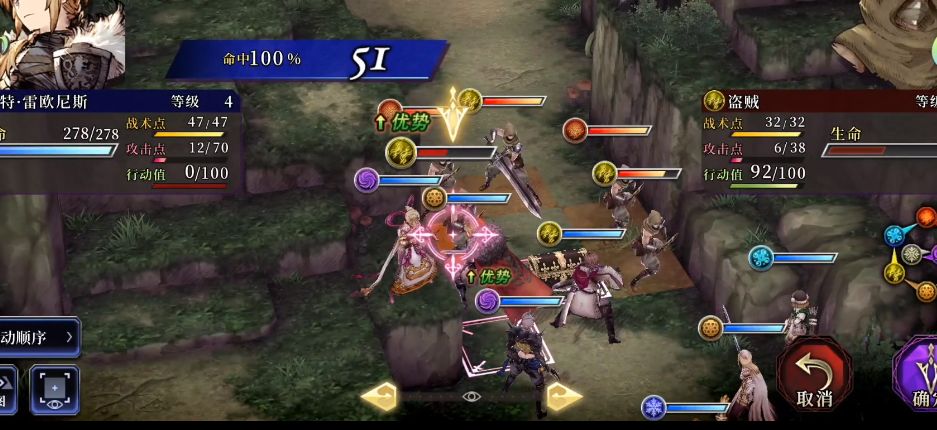The height and width of the screenshot is (430, 937).
Task: Open the action order (行动顺序) panel
Action: (38, 337)
